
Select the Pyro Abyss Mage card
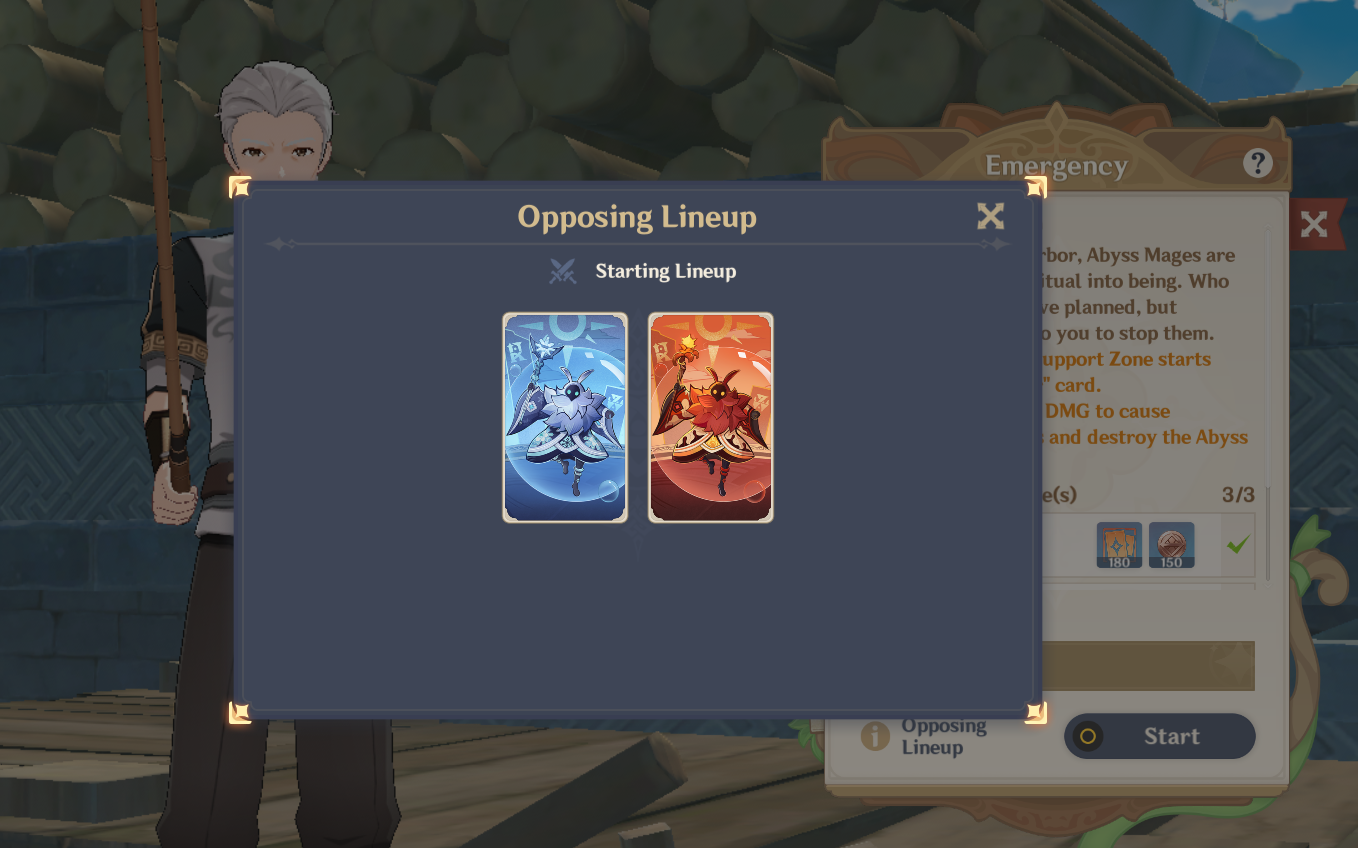[710, 416]
